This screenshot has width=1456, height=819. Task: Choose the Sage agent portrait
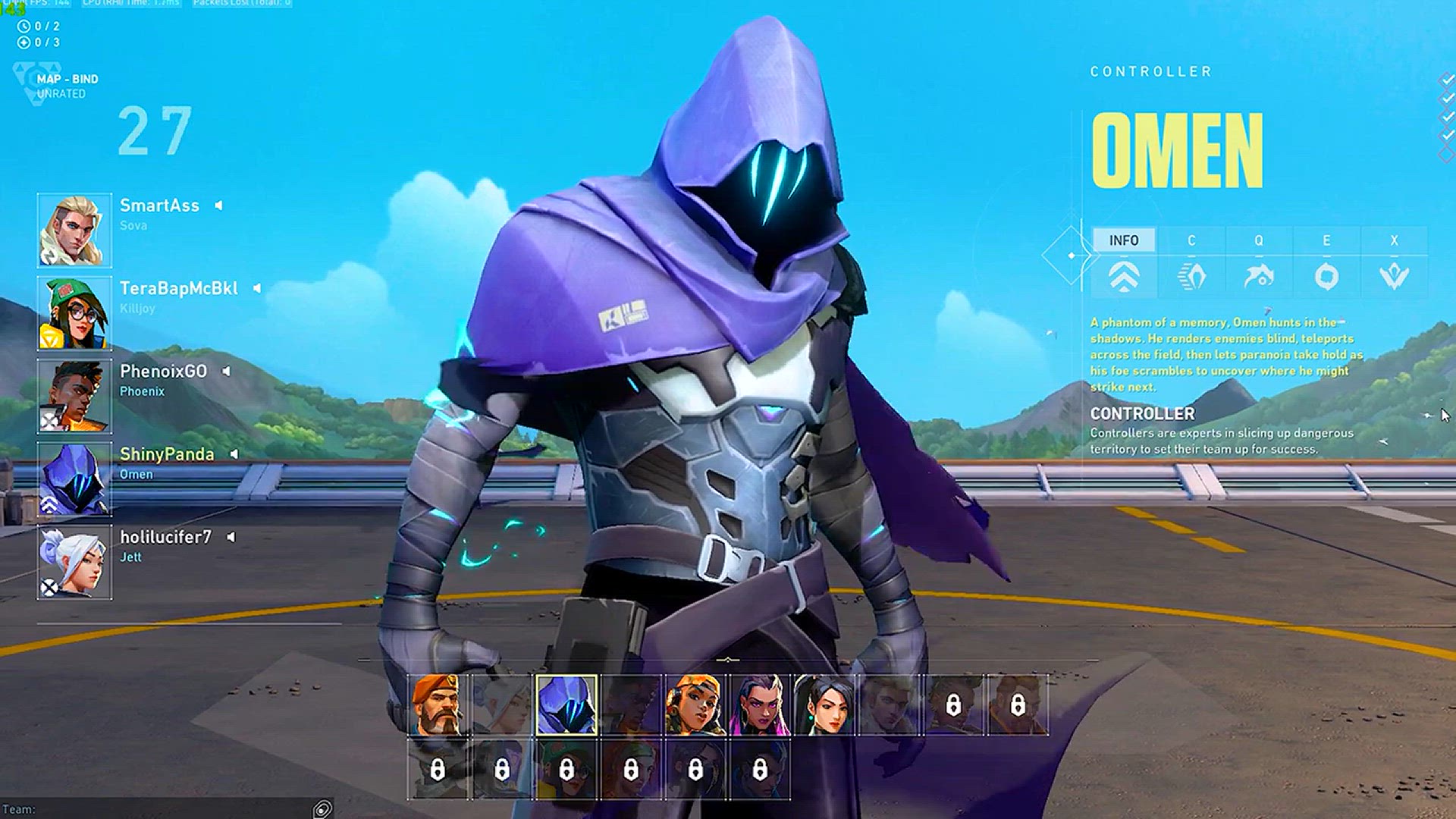[824, 705]
